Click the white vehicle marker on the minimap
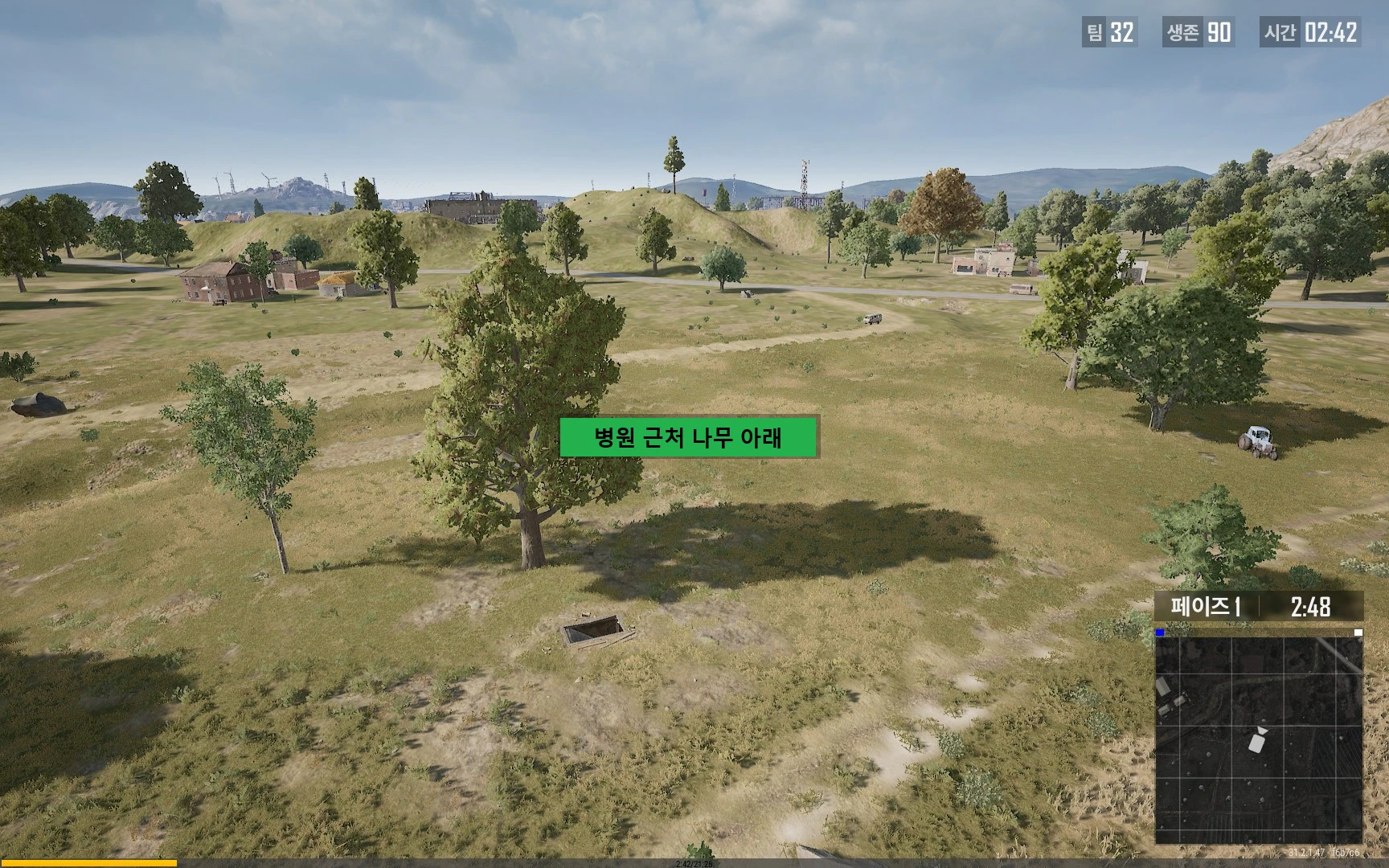The width and height of the screenshot is (1389, 868). pyautogui.click(x=1255, y=743)
